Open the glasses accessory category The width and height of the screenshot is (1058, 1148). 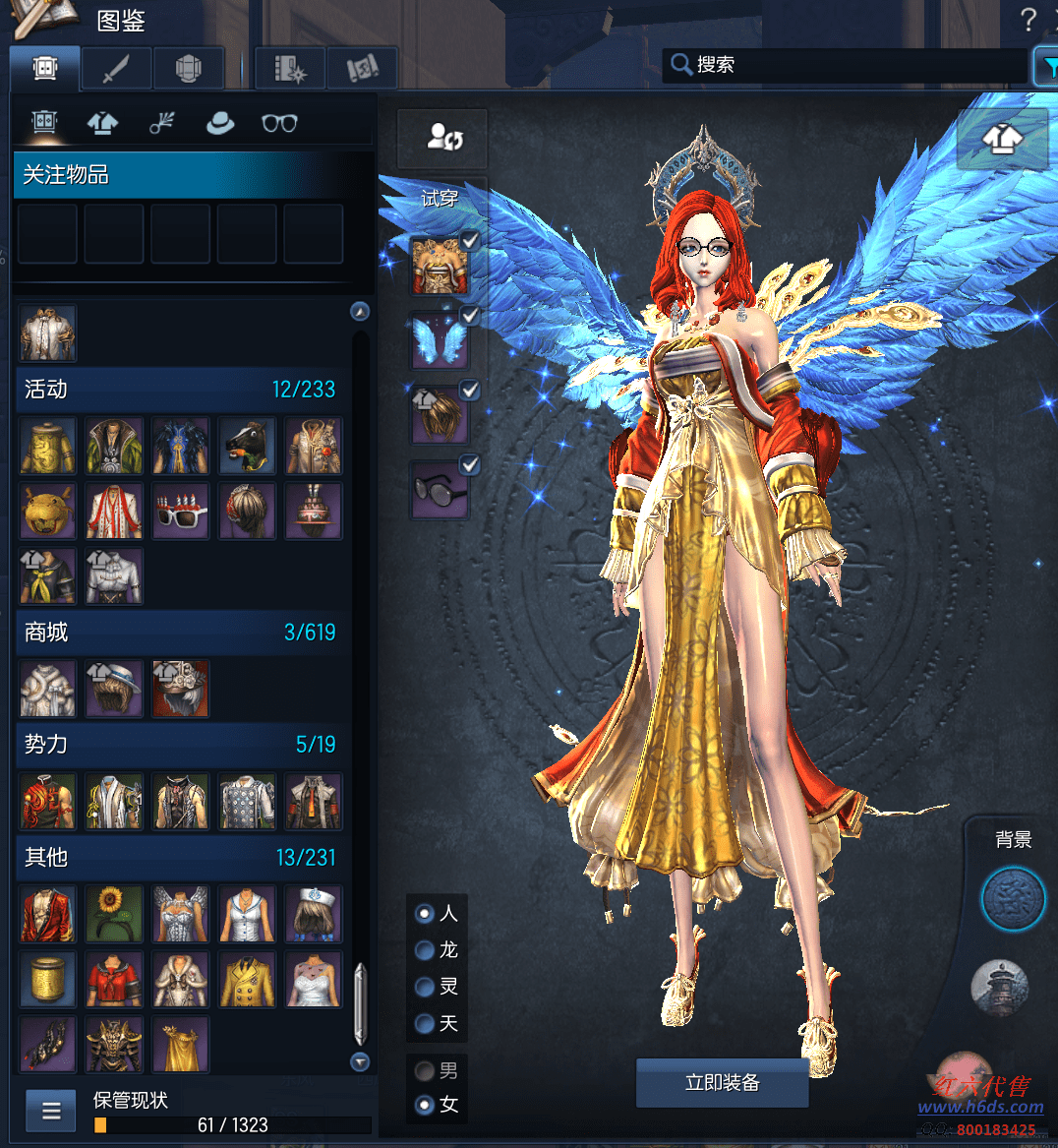(x=279, y=123)
